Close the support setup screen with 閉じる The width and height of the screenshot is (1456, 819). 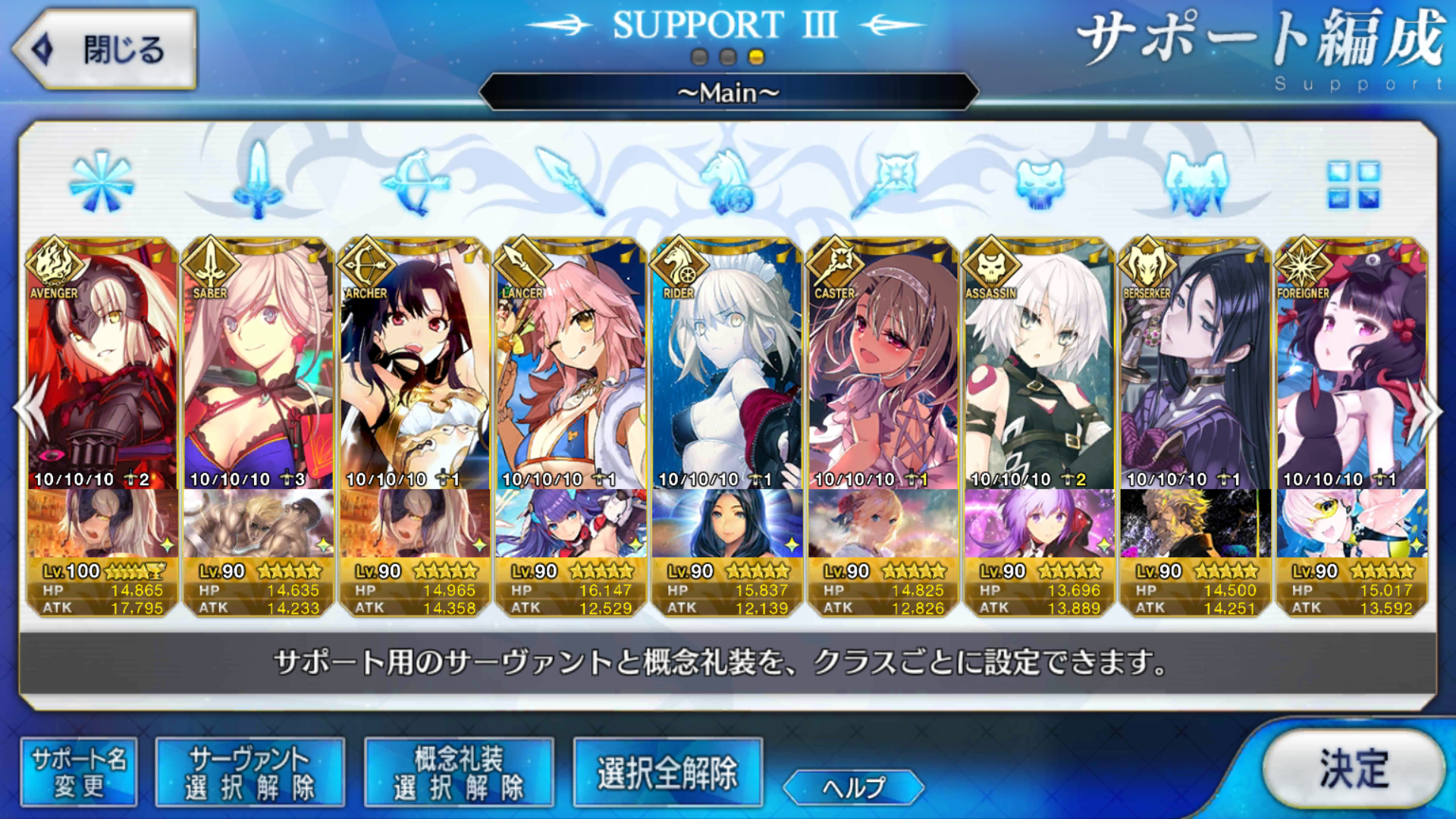(105, 50)
